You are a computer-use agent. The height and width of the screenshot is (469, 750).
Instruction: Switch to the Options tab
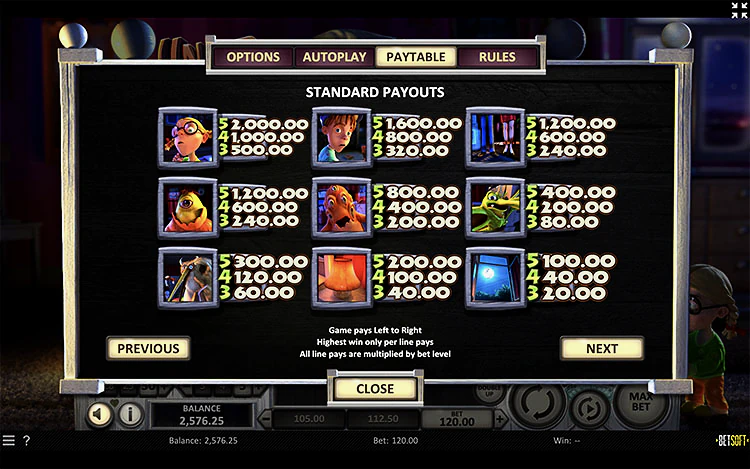252,57
